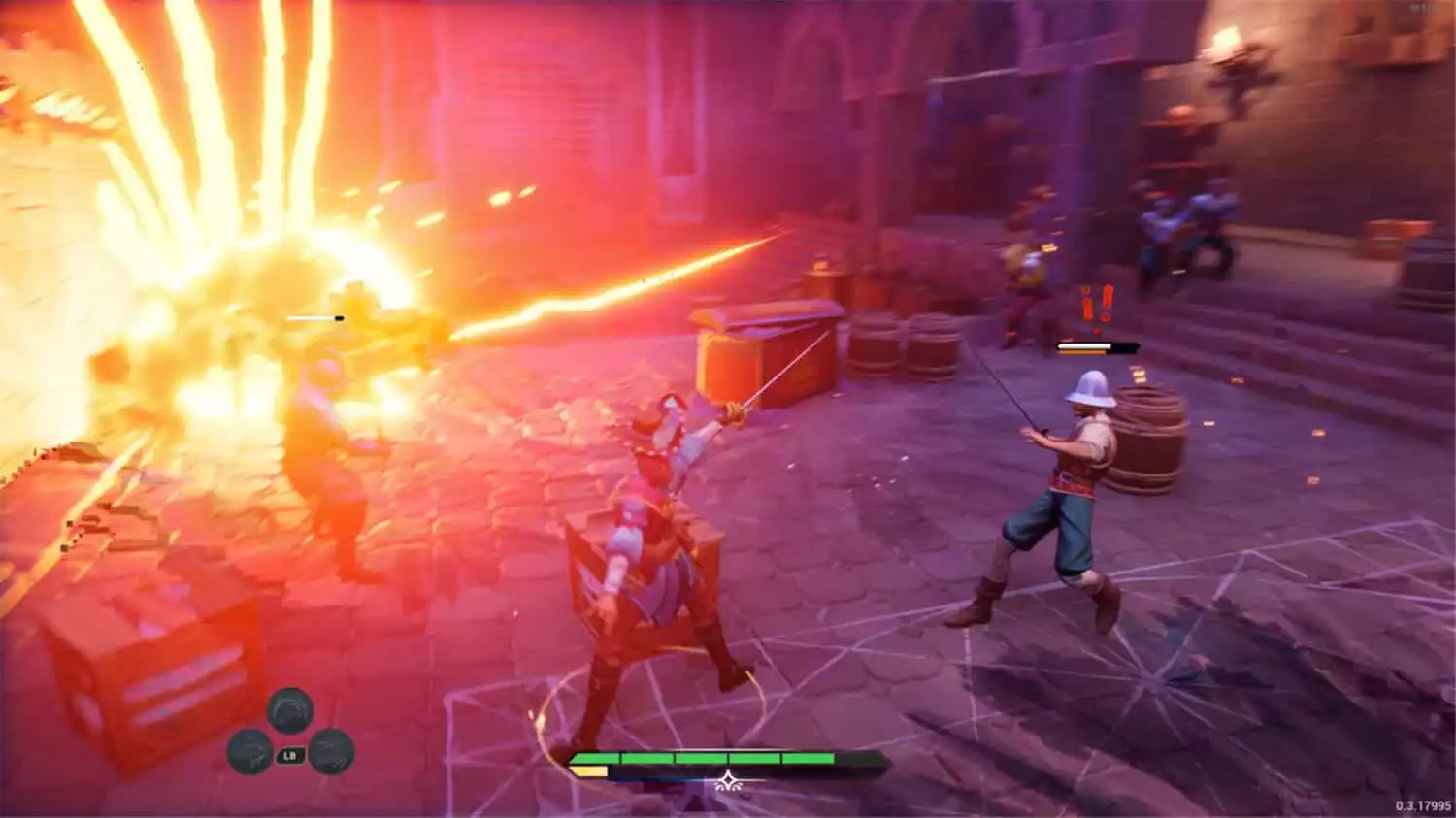Click the last green health segment
This screenshot has height=818, width=1456.
click(808, 757)
